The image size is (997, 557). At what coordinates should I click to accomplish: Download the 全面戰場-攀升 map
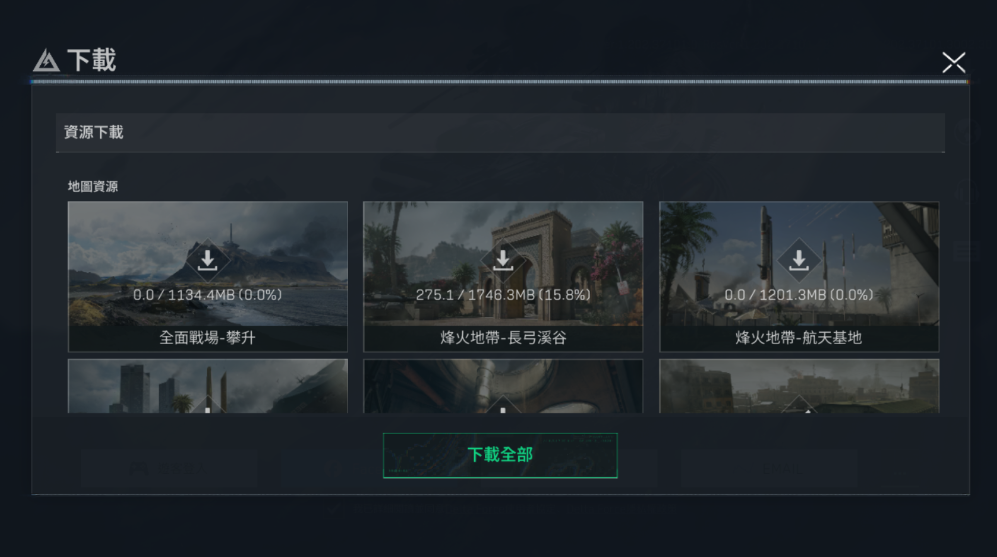click(207, 261)
